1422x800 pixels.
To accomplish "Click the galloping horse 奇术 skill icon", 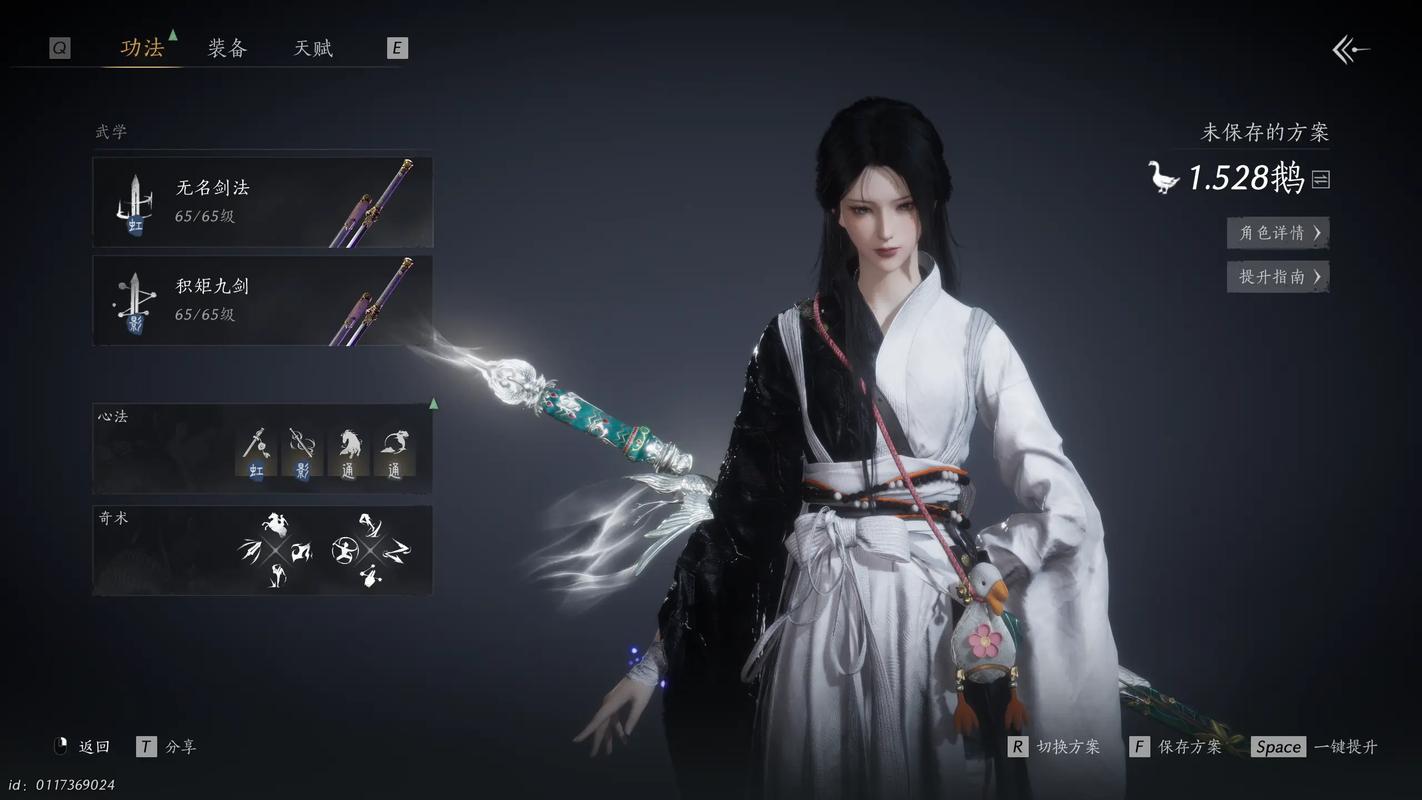I will (x=275, y=525).
